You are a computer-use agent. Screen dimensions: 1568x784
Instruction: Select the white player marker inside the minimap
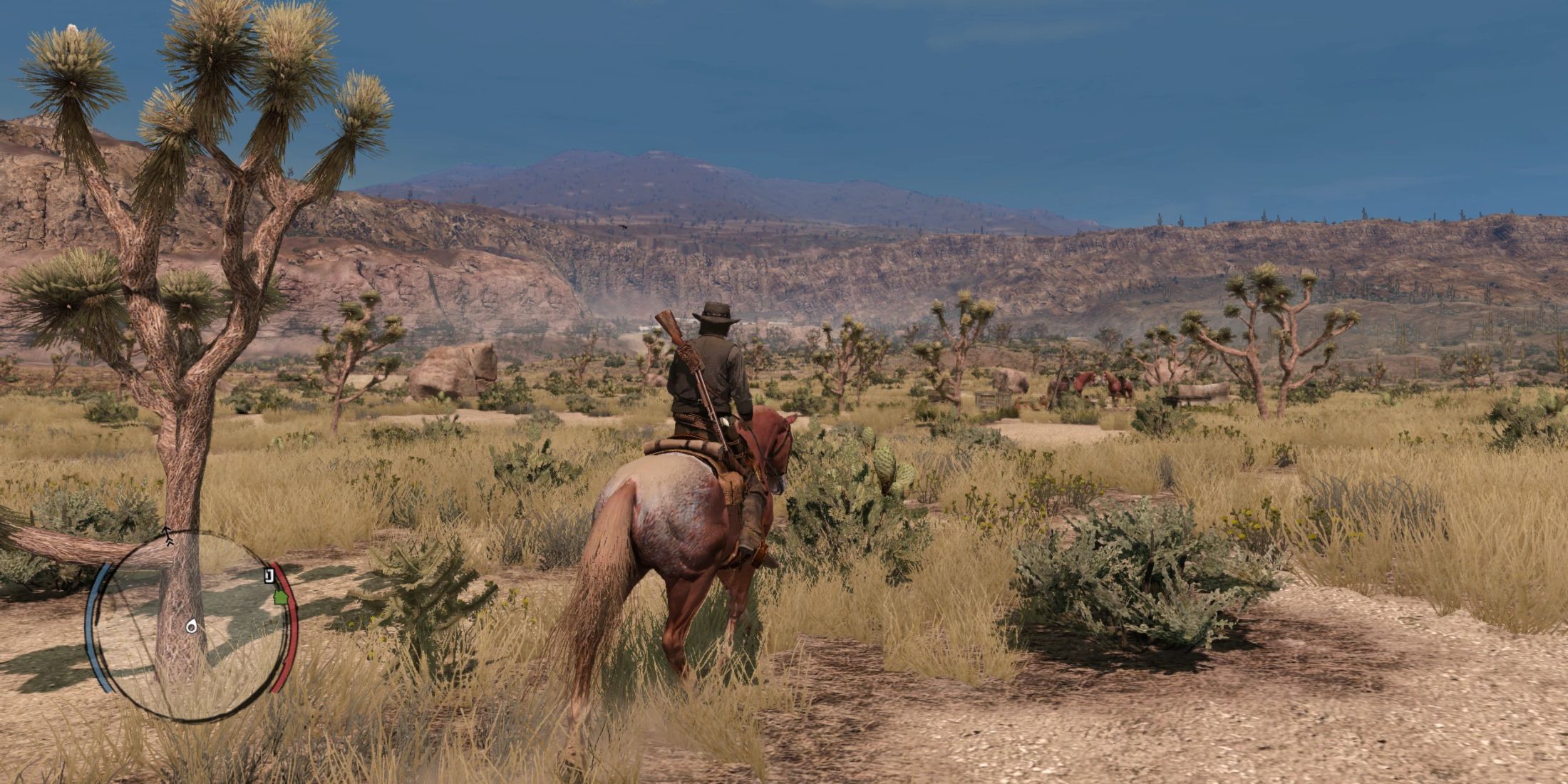click(x=191, y=626)
